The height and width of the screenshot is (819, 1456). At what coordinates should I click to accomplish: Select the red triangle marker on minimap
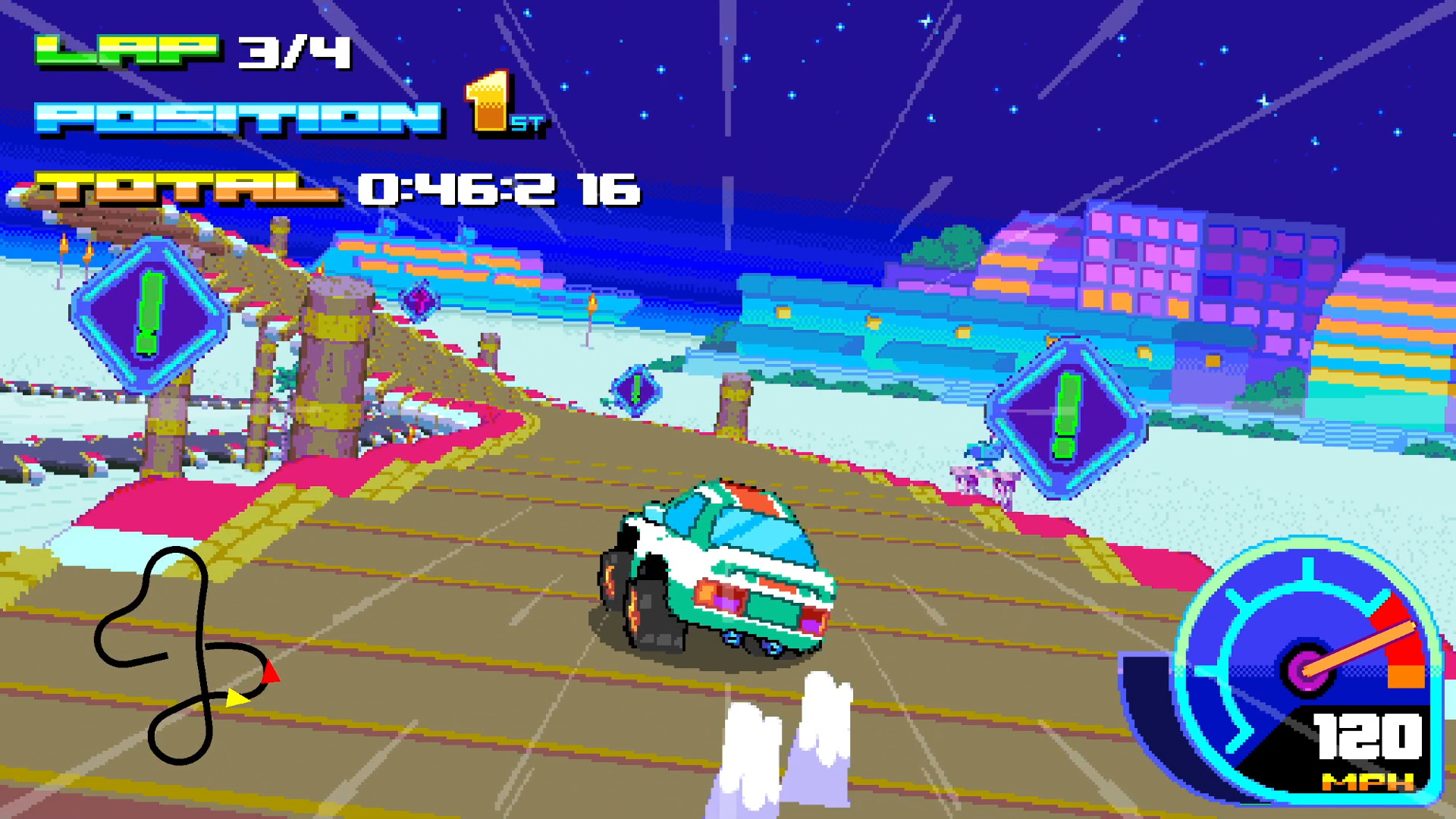271,672
